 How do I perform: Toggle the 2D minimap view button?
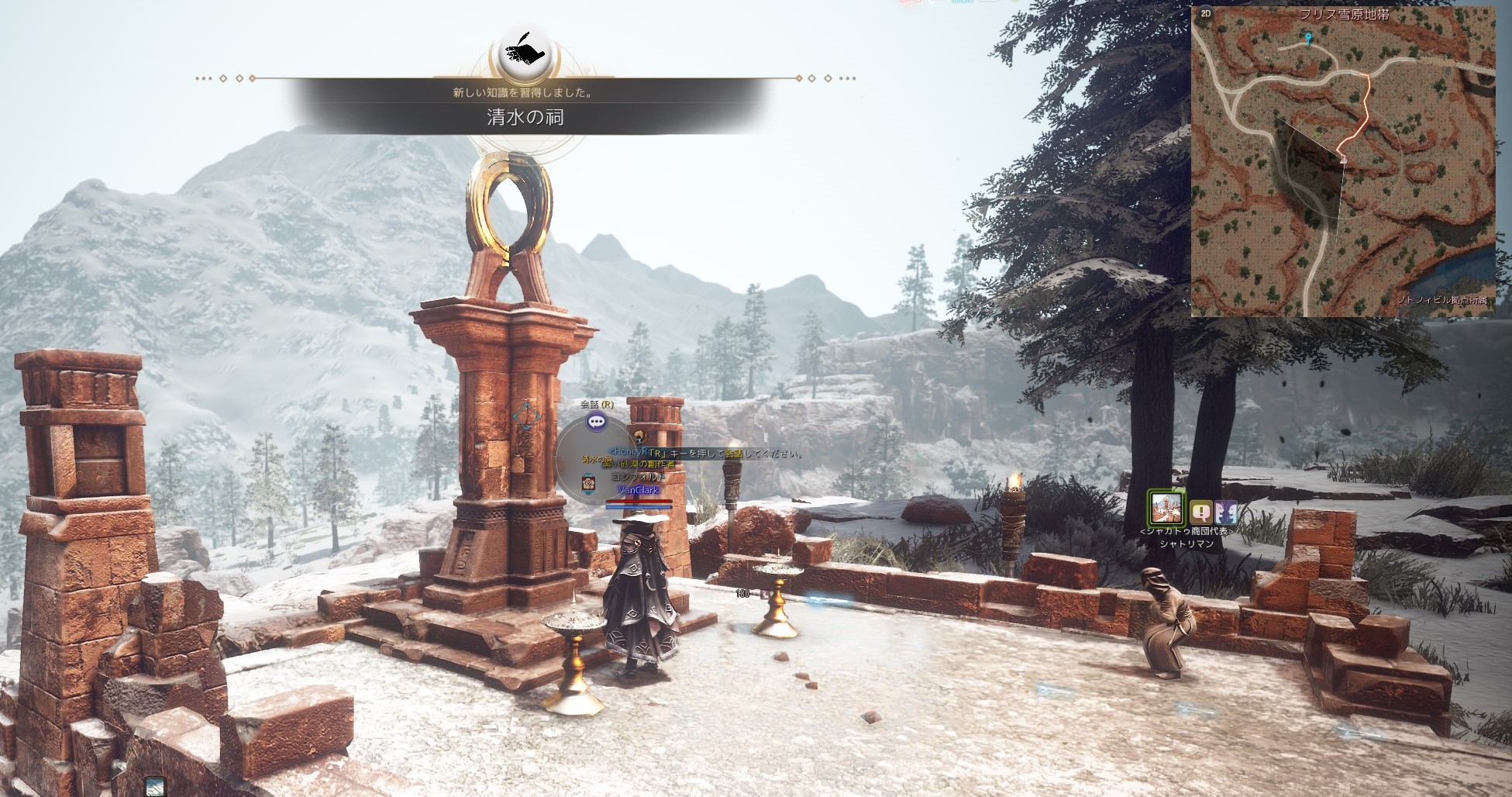point(1206,13)
